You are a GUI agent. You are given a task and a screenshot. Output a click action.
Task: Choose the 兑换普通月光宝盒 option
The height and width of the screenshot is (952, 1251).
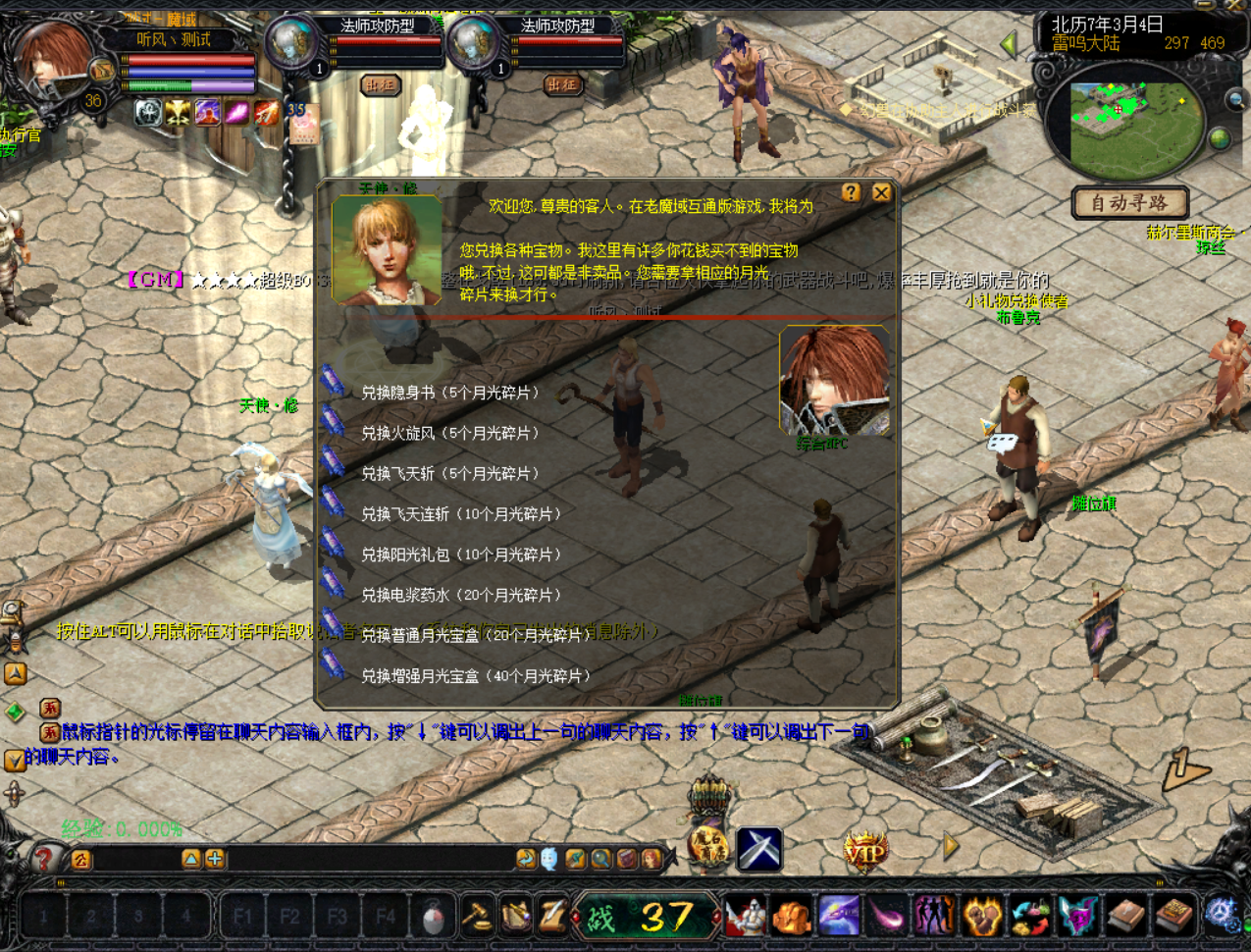(x=471, y=635)
